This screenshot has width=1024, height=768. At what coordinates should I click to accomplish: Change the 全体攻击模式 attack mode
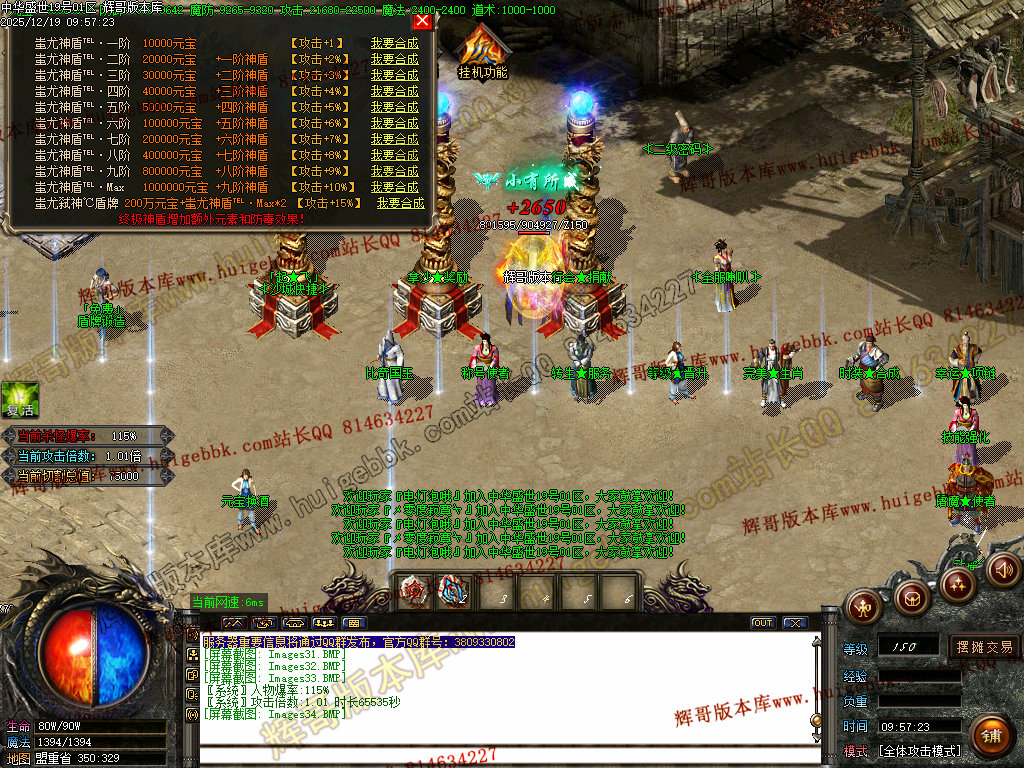tap(919, 751)
